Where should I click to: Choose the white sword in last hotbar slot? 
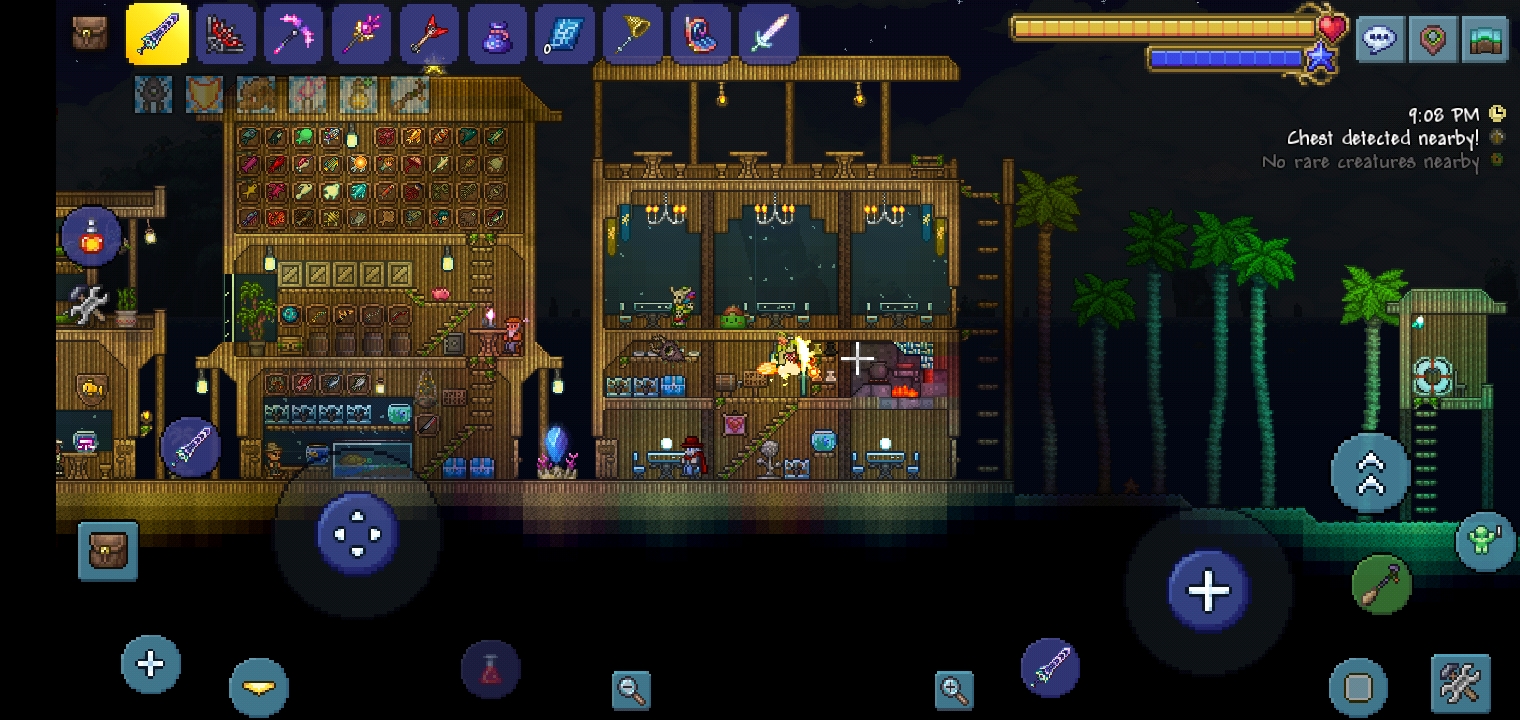[768, 35]
